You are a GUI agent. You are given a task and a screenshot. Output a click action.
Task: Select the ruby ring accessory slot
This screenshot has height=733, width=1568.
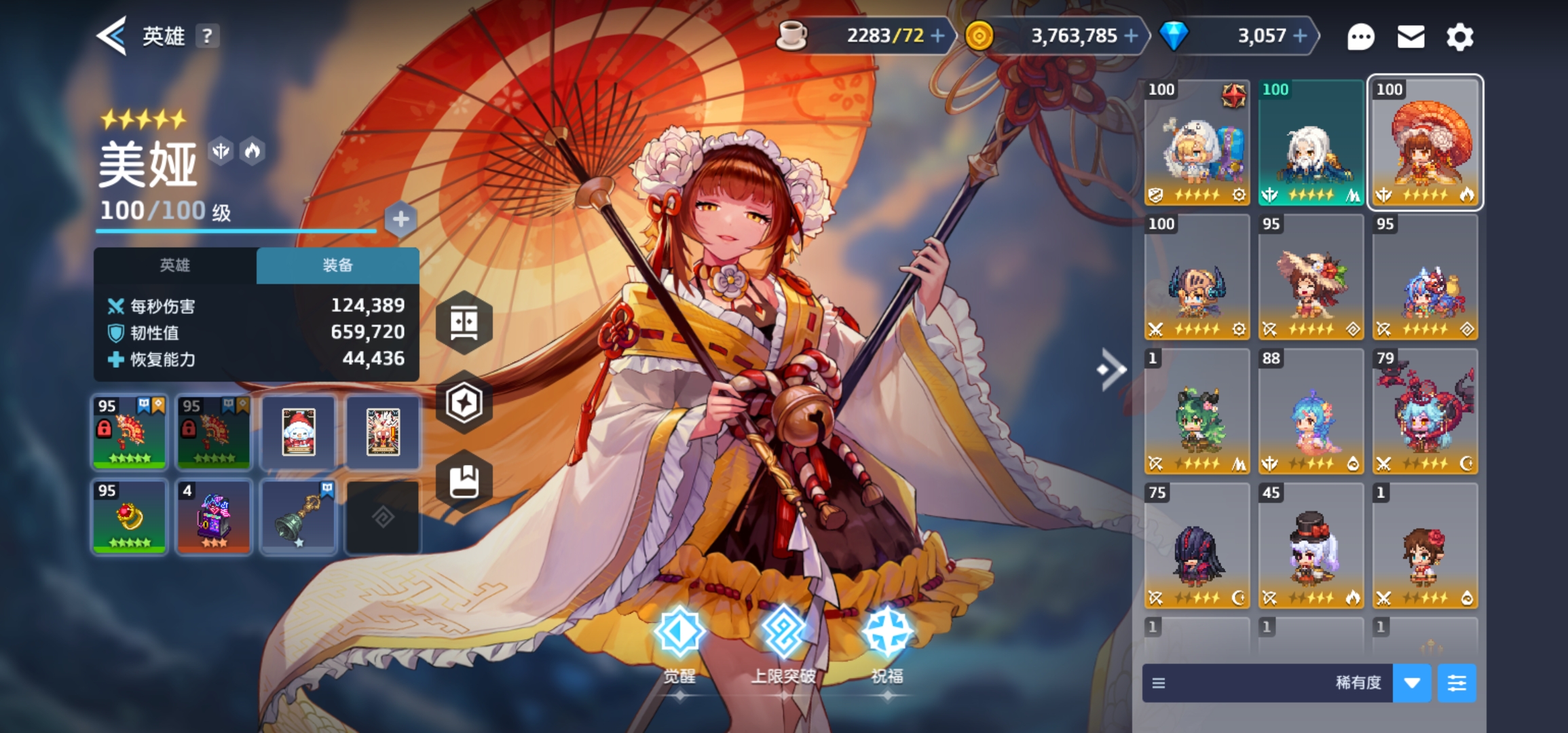point(129,516)
